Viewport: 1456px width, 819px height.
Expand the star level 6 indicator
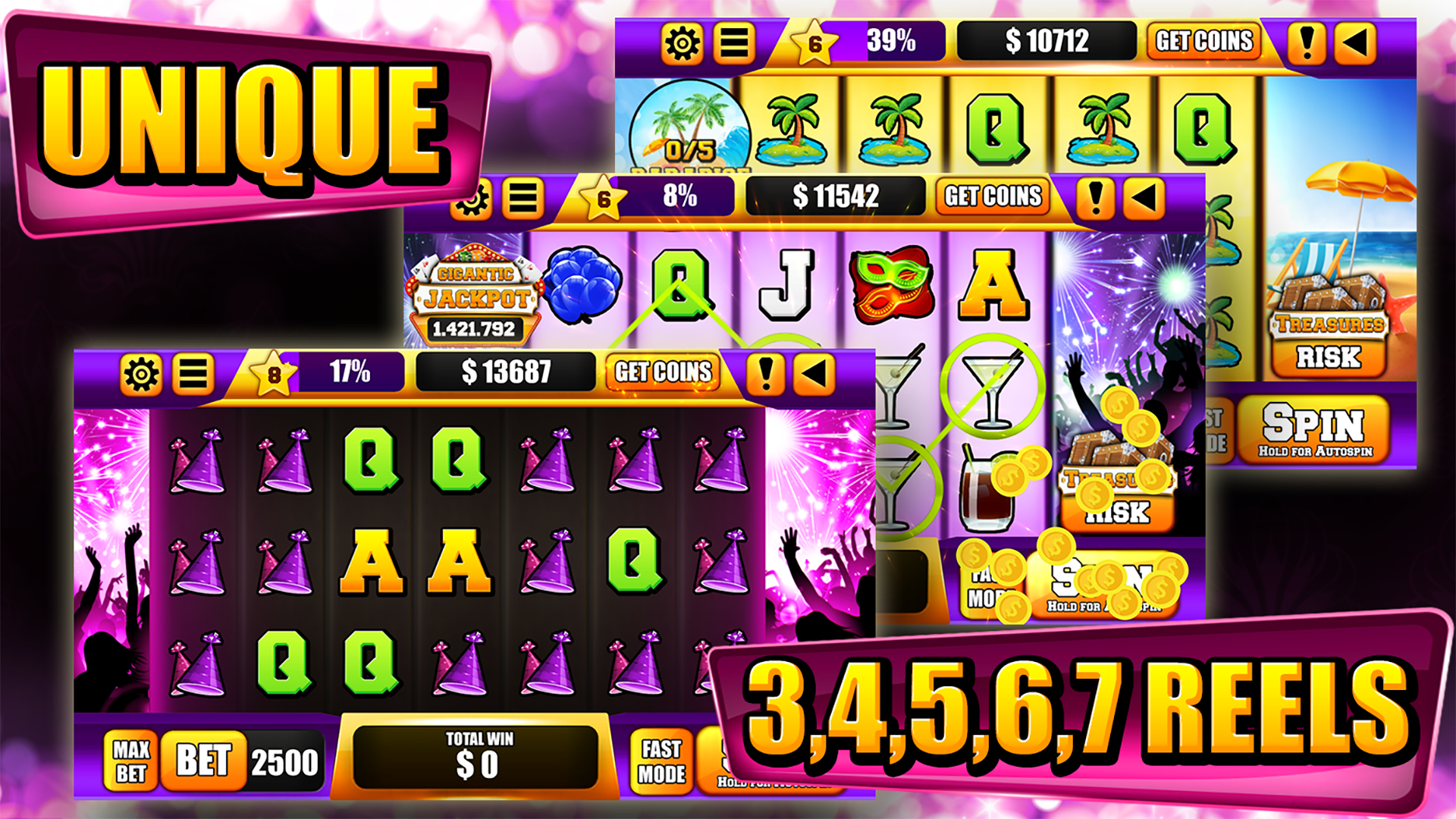tap(815, 42)
